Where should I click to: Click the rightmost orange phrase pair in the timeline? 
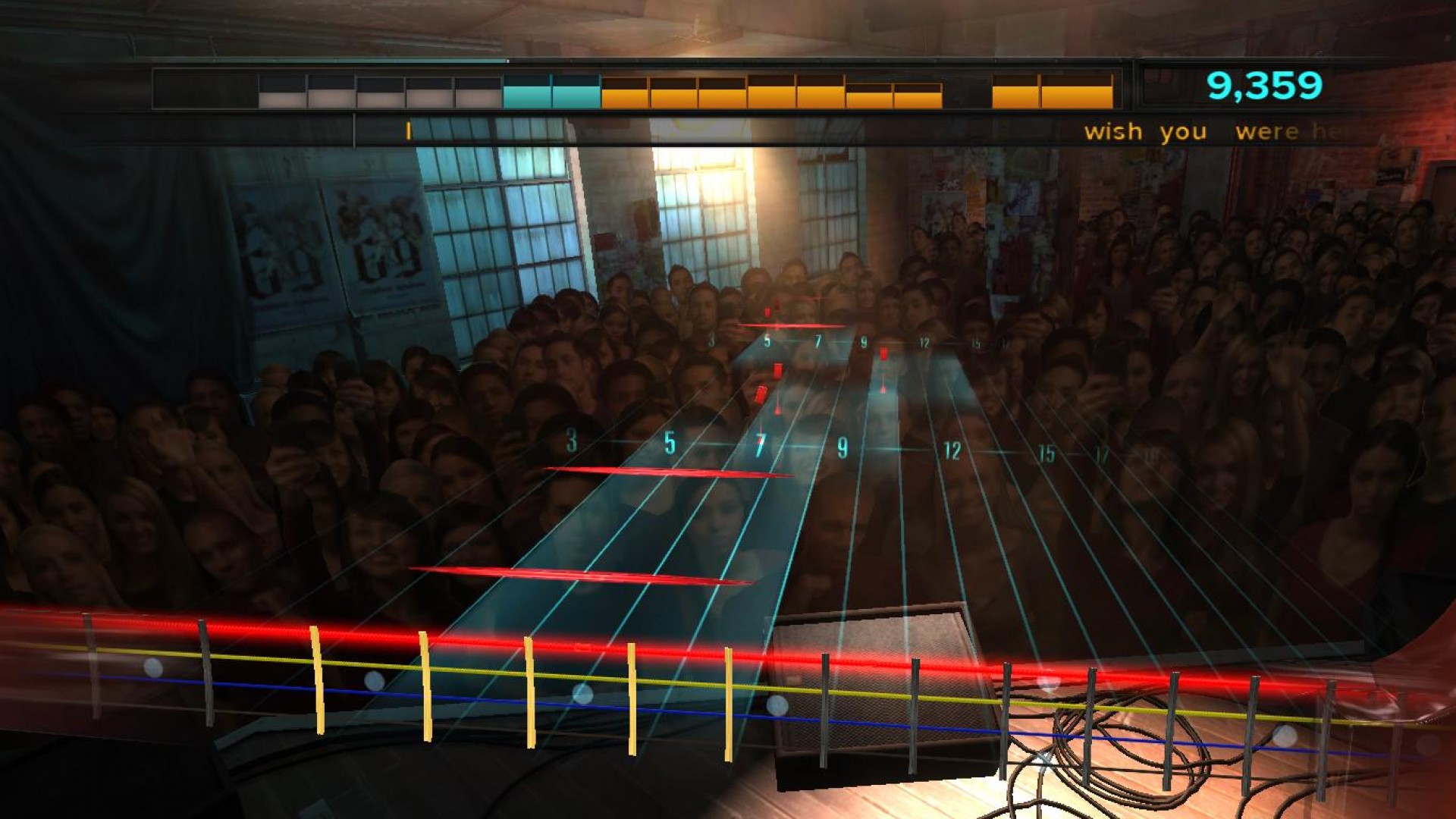pos(1050,92)
